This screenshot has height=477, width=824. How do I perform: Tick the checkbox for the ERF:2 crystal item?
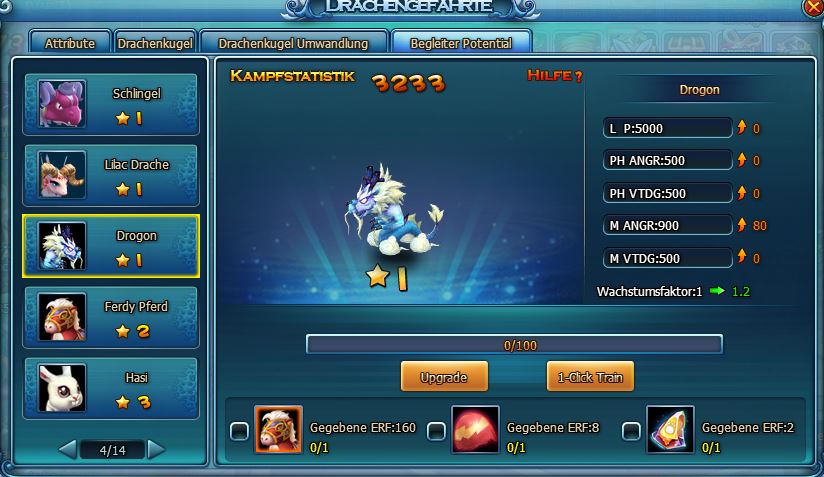pos(631,431)
